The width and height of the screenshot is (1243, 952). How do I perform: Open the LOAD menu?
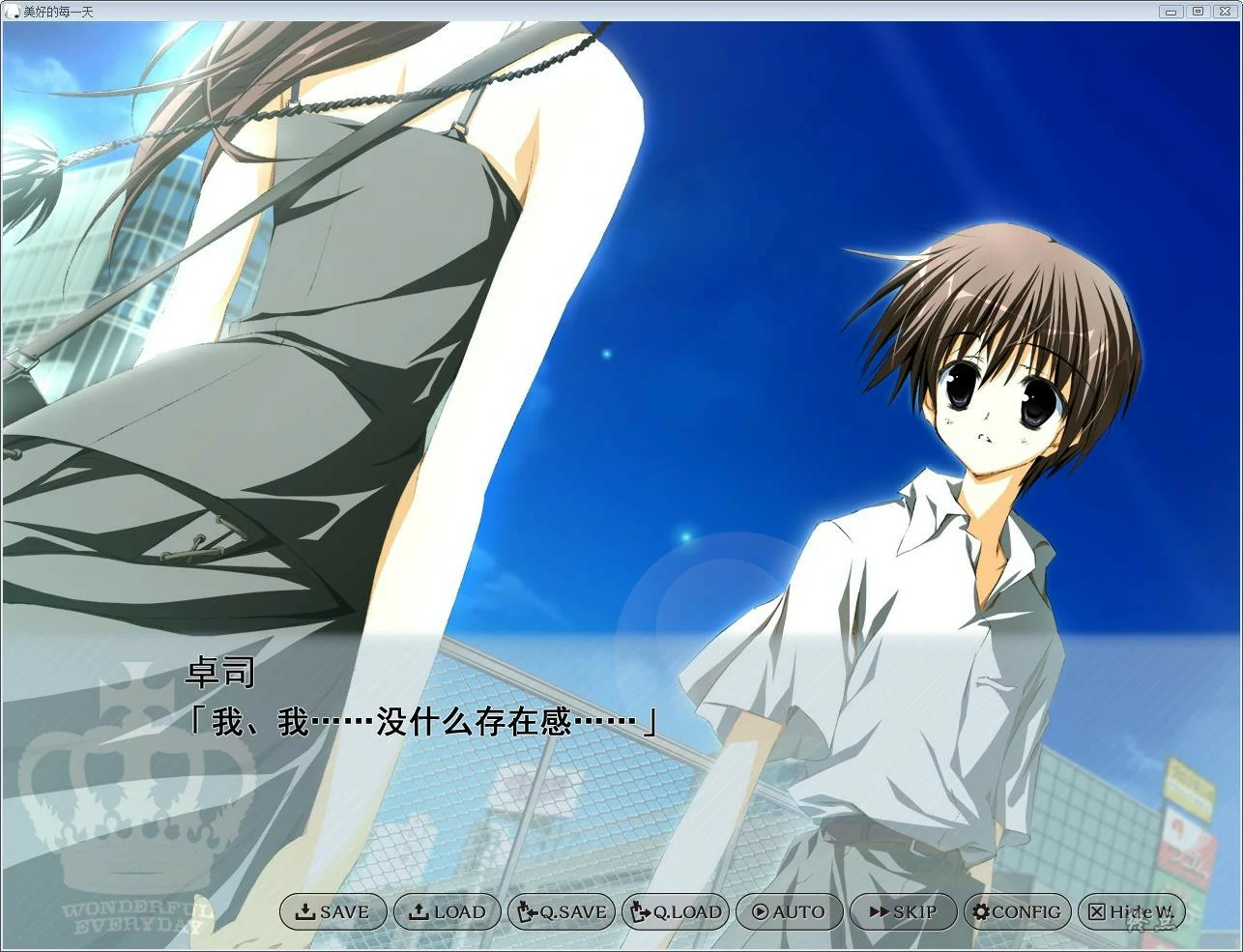[447, 911]
